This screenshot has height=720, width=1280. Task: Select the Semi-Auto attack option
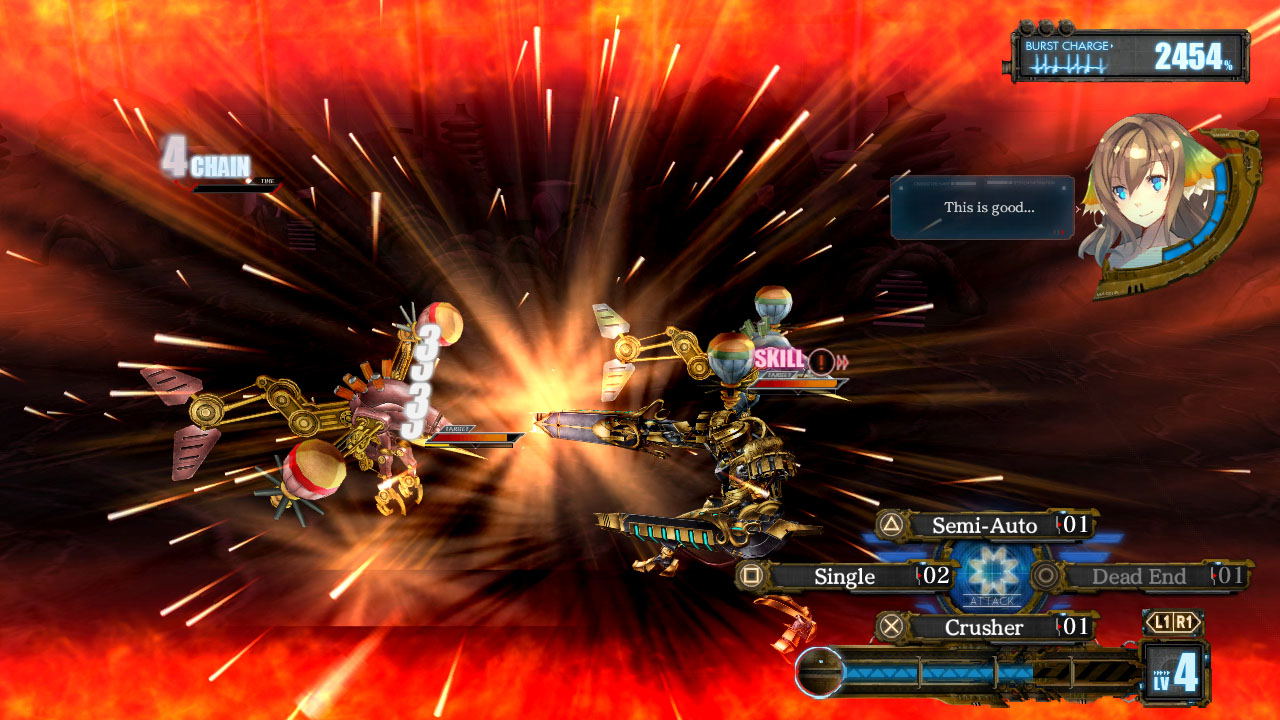tap(985, 525)
